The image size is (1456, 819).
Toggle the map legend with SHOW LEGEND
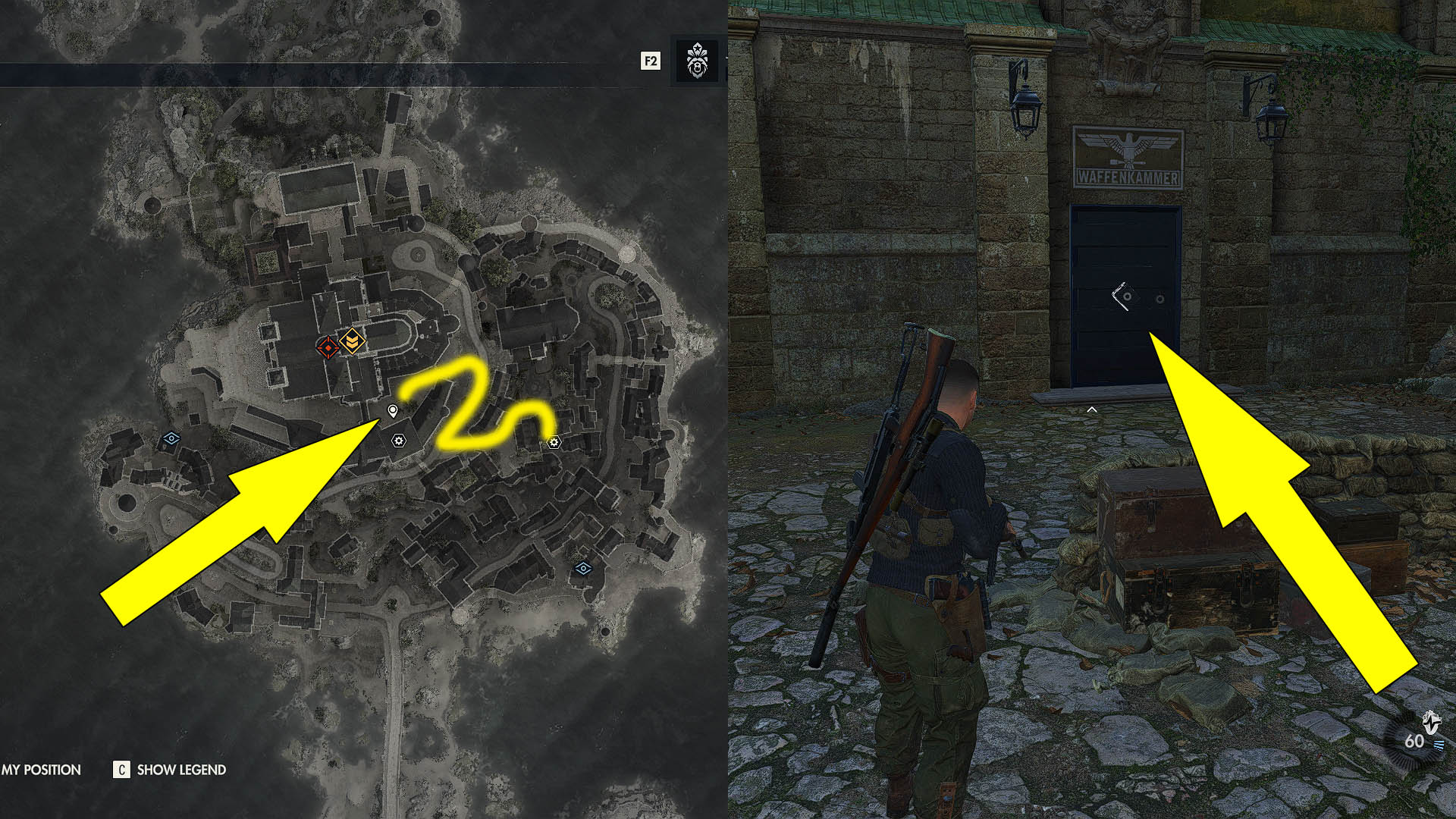181,769
